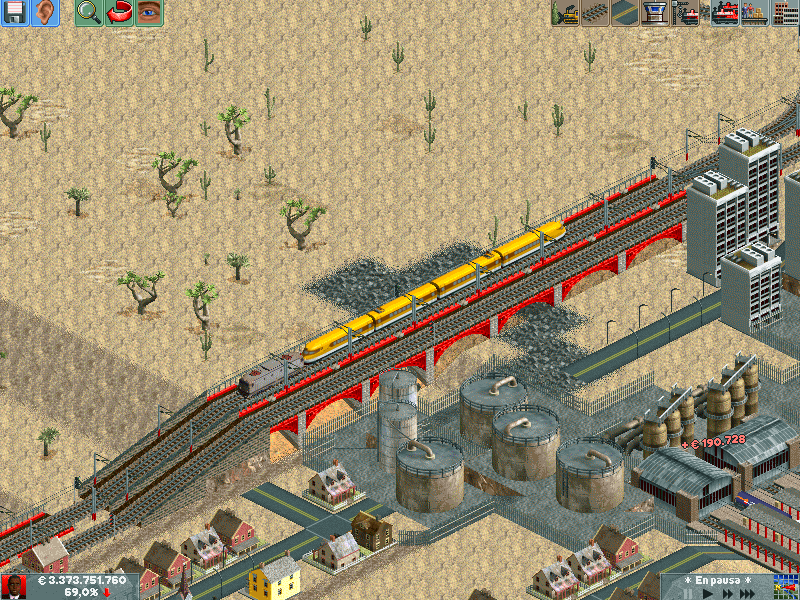Select the bulldozer terrain tool
This screenshot has width=800, height=600.
pyautogui.click(x=565, y=13)
